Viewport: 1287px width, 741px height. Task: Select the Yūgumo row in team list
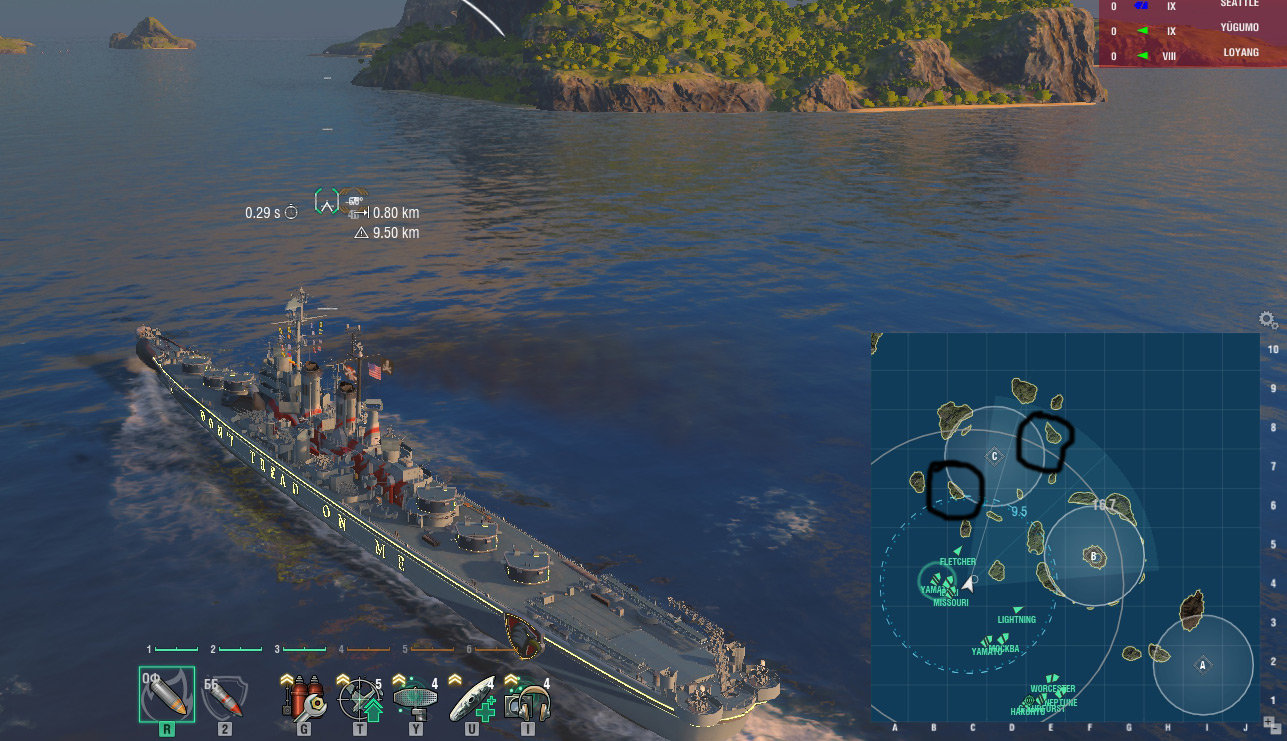(x=1192, y=31)
